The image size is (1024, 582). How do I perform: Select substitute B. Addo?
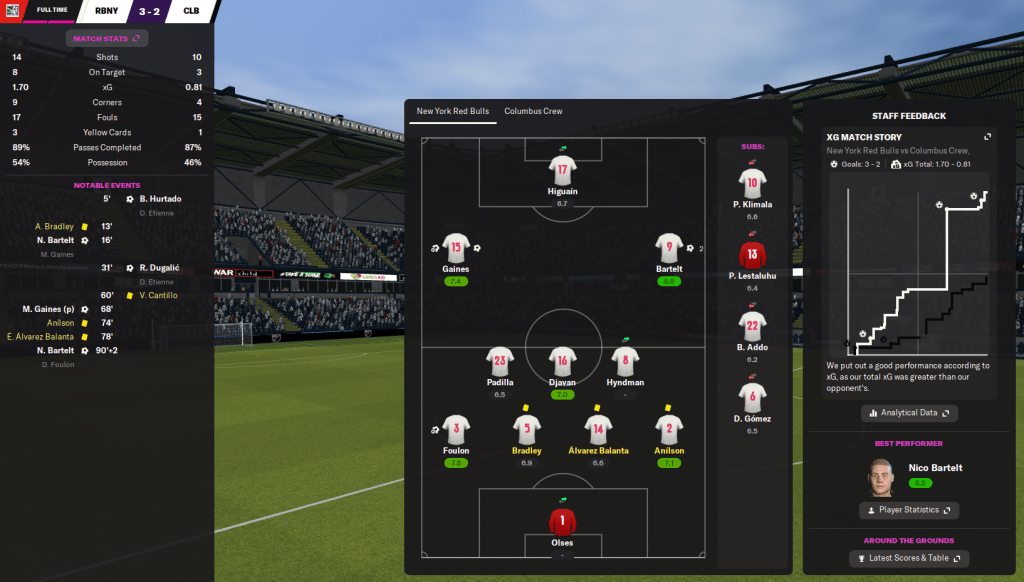[752, 328]
